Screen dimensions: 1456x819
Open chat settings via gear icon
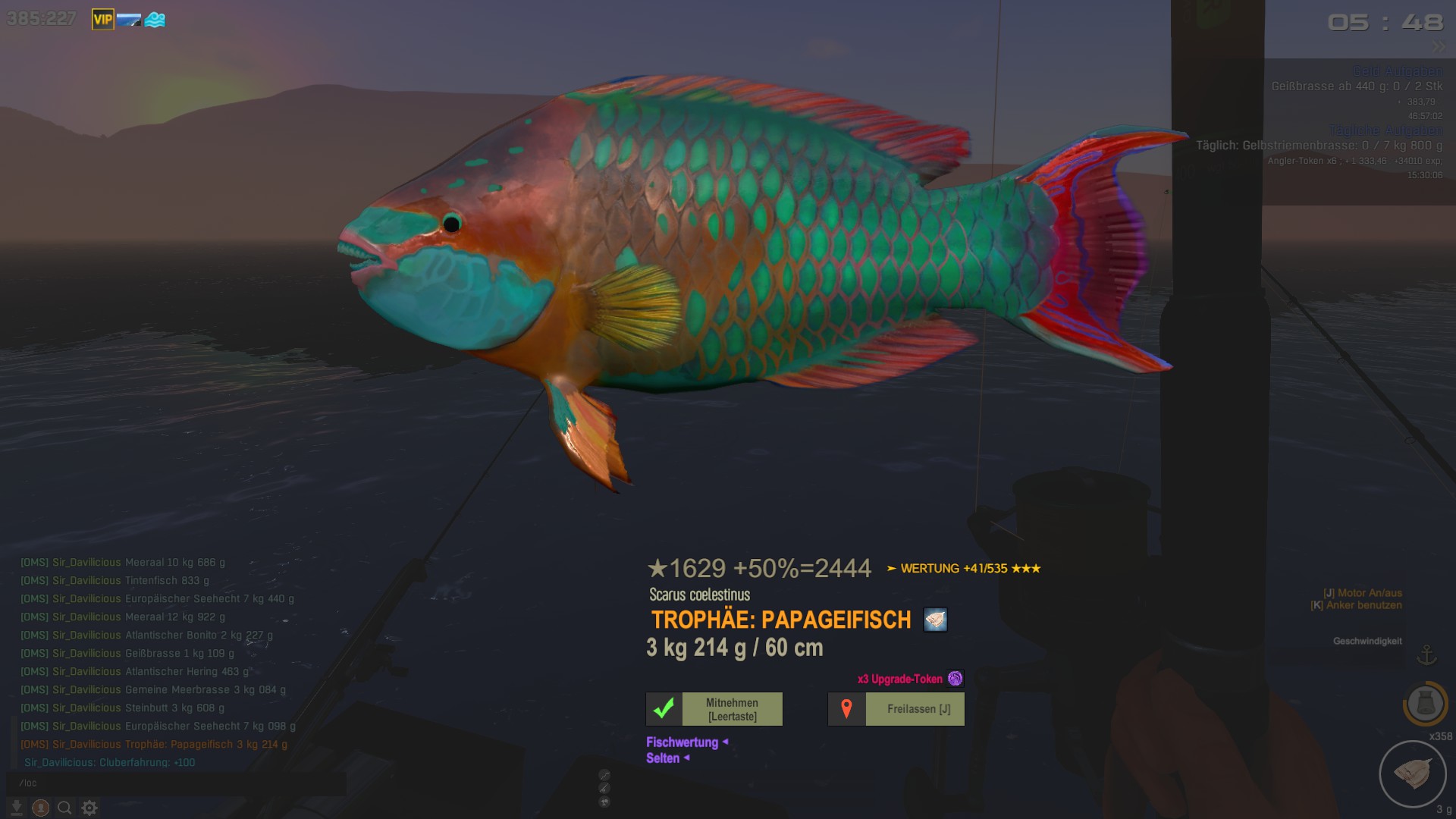click(89, 808)
